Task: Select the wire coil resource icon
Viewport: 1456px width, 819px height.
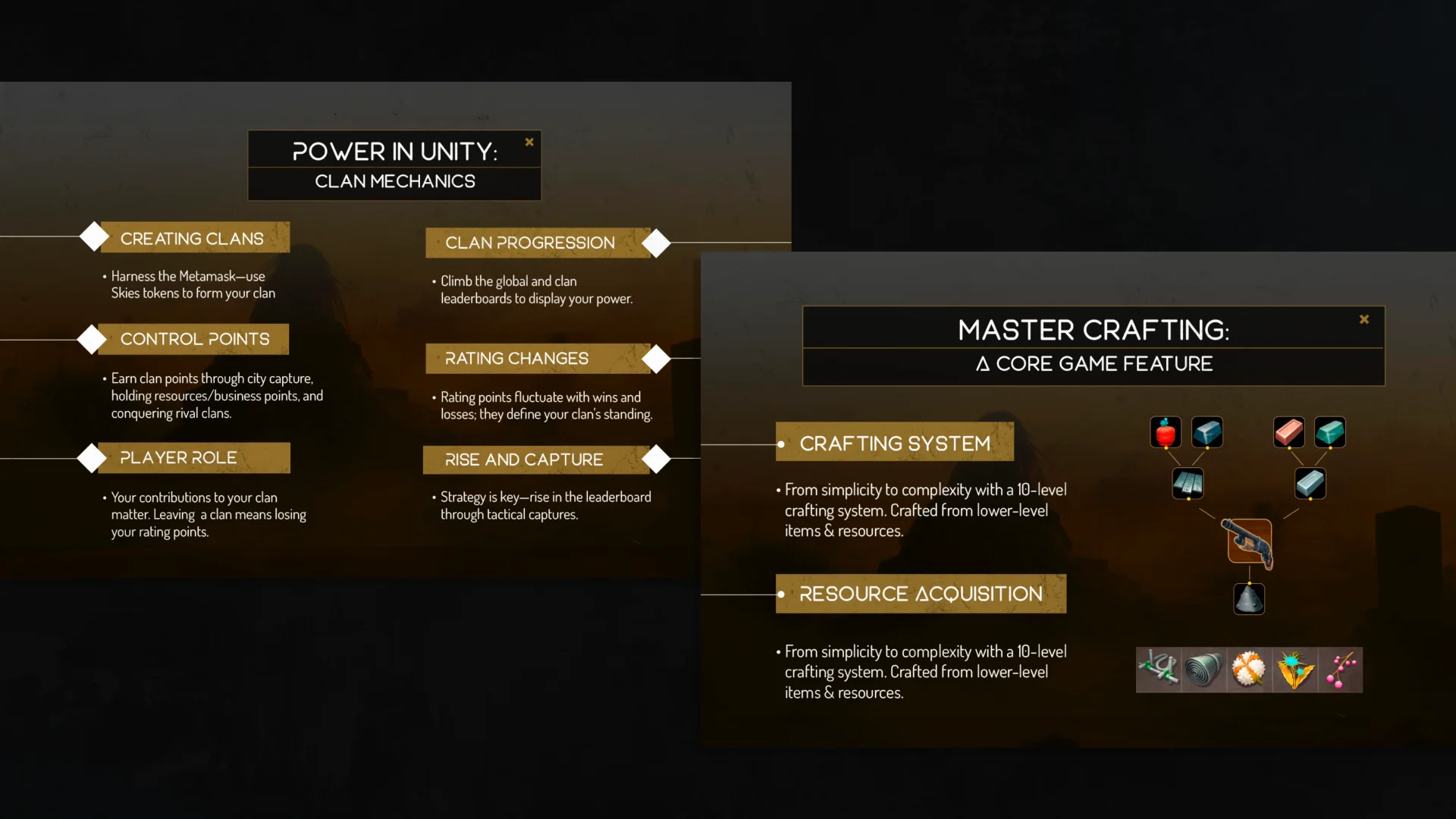Action: click(x=1204, y=670)
